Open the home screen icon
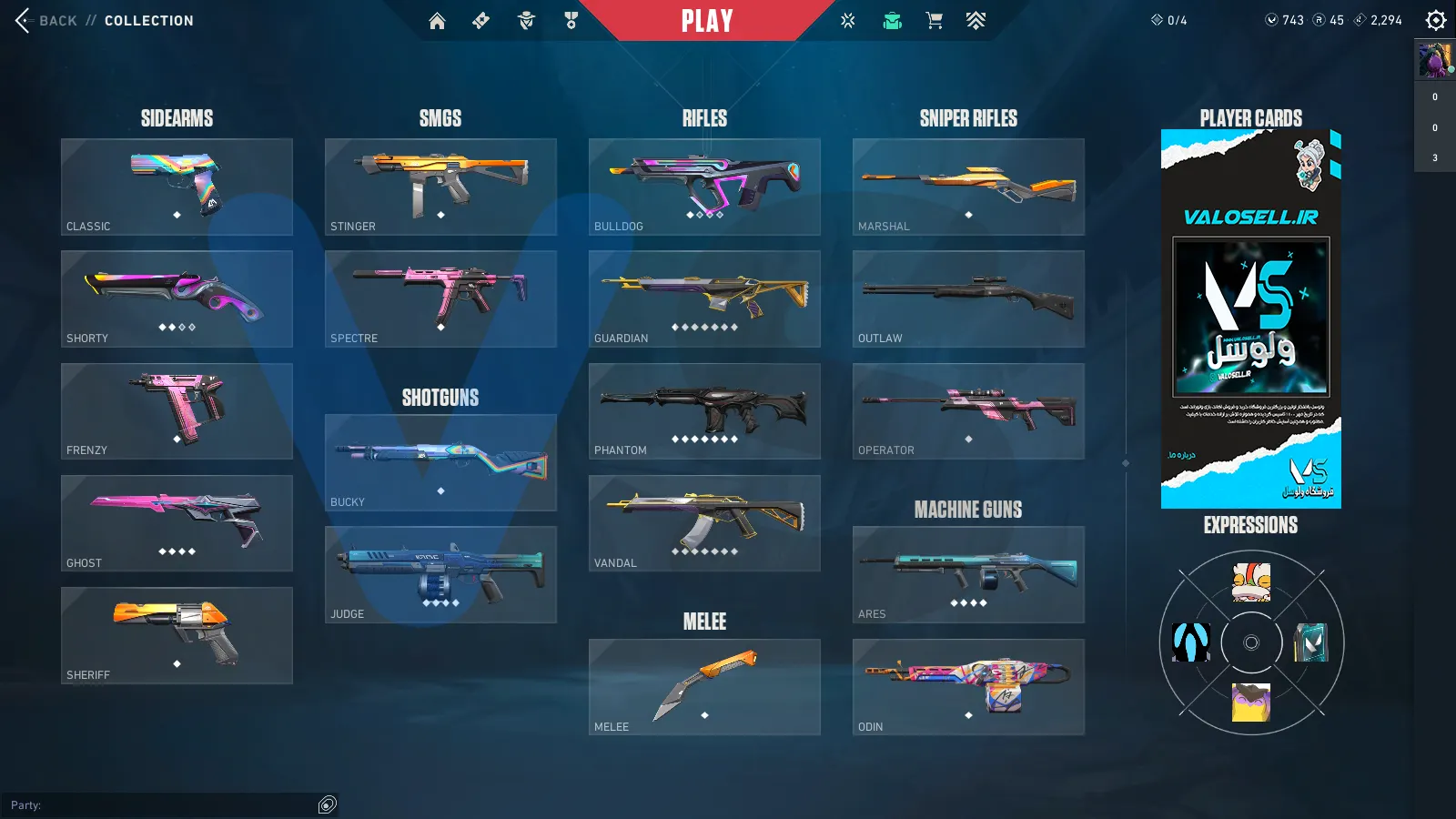Image resolution: width=1456 pixels, height=819 pixels. (x=437, y=21)
